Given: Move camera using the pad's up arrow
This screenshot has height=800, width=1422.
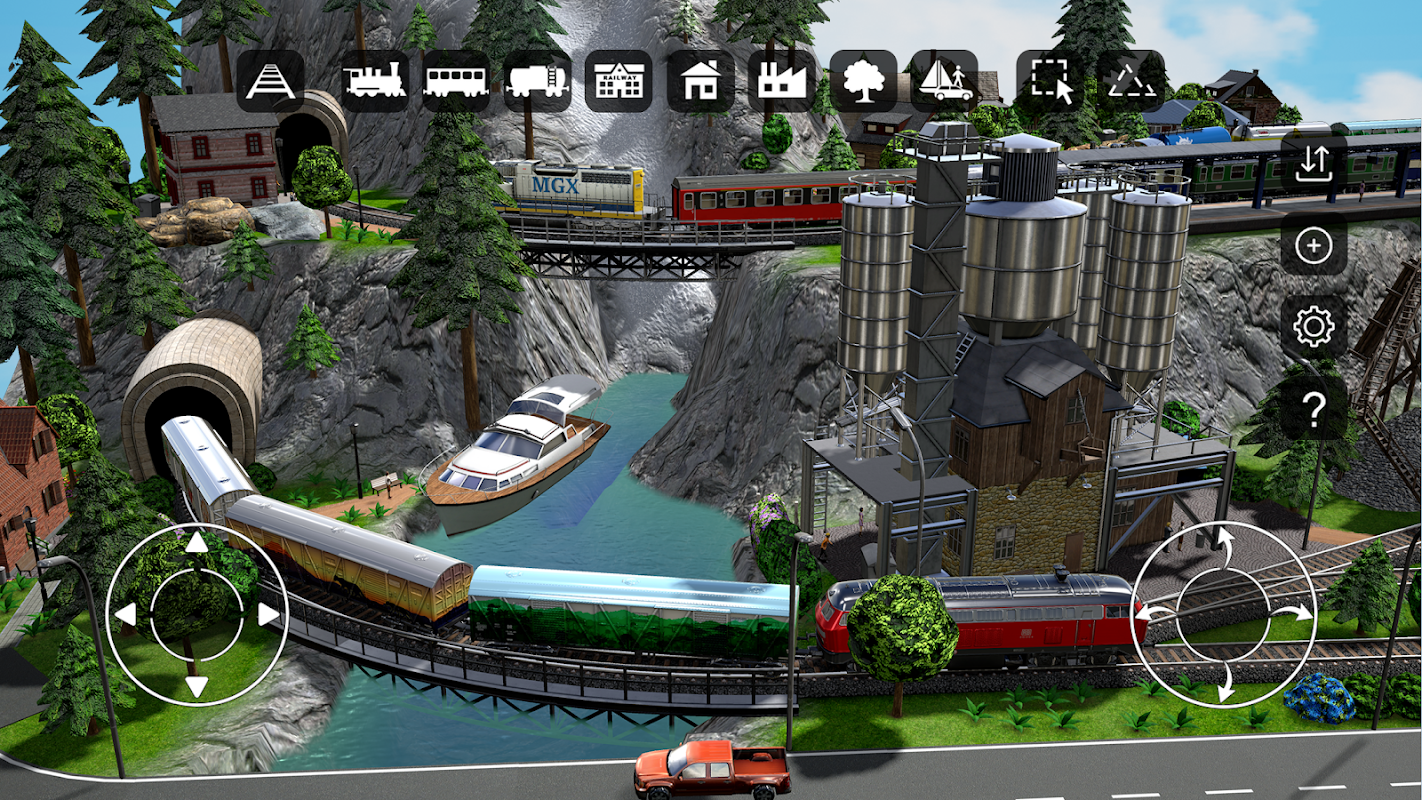Looking at the screenshot, I should [x=197, y=543].
